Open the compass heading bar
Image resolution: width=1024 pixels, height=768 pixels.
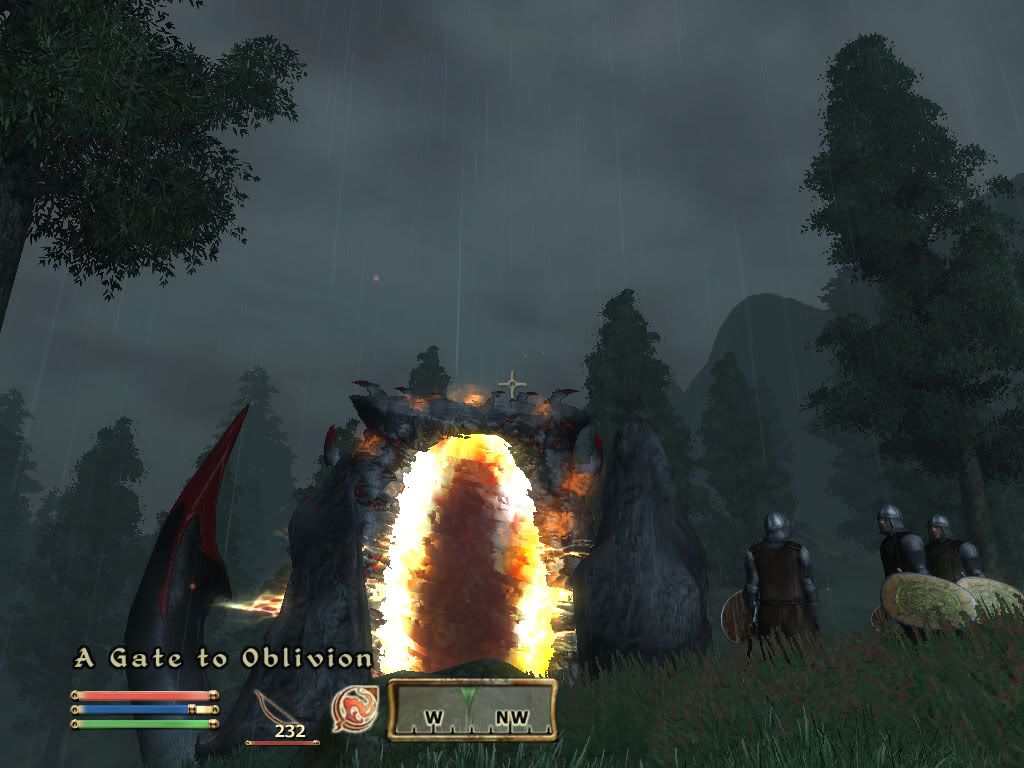471,710
